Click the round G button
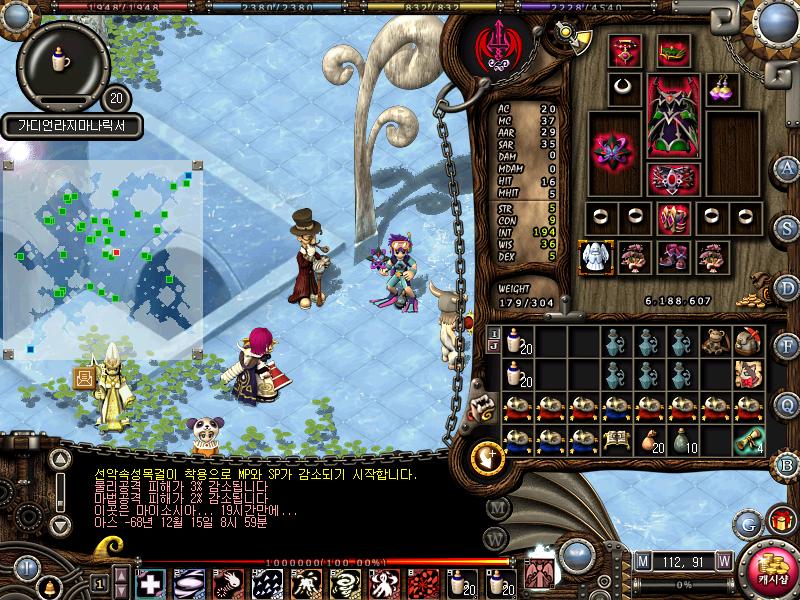This screenshot has width=800, height=600. (748, 522)
